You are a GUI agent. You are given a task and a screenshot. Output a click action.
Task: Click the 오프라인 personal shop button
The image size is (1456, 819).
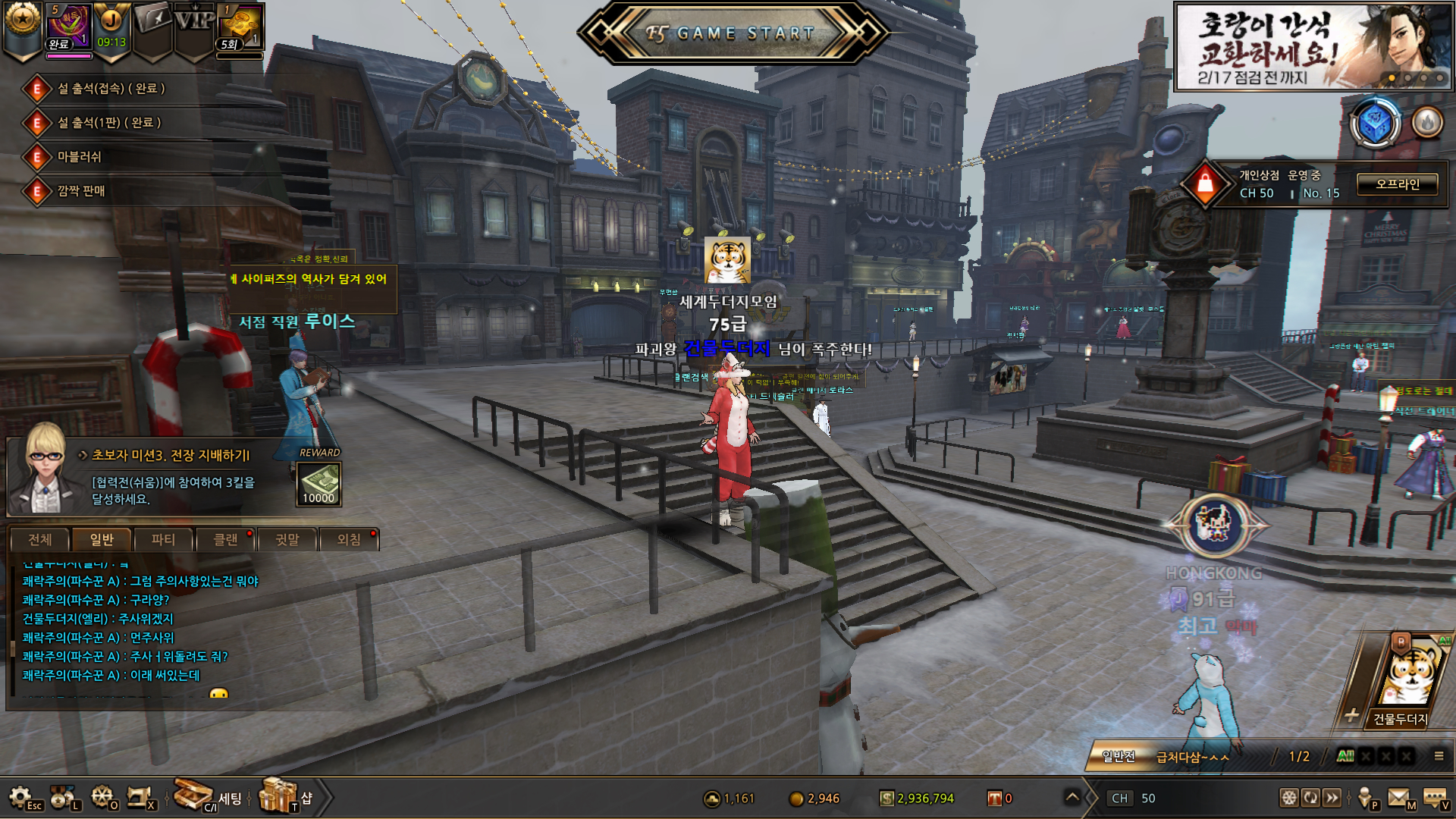pyautogui.click(x=1397, y=184)
